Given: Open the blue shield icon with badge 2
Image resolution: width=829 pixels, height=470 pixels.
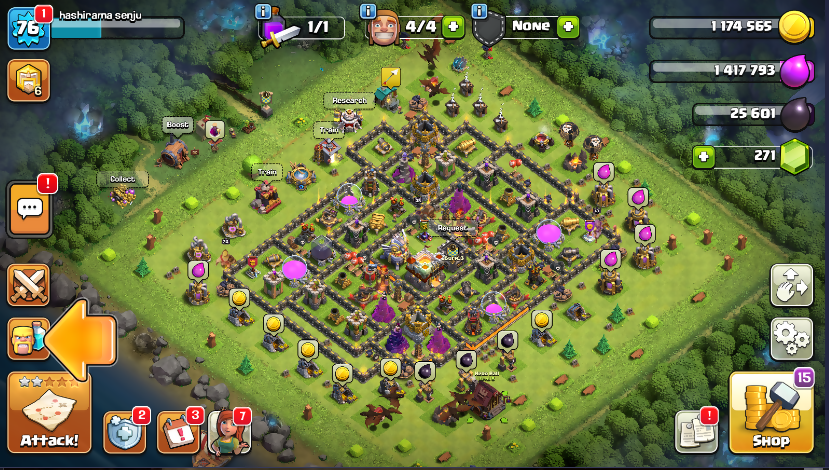Looking at the screenshot, I should pos(124,431).
